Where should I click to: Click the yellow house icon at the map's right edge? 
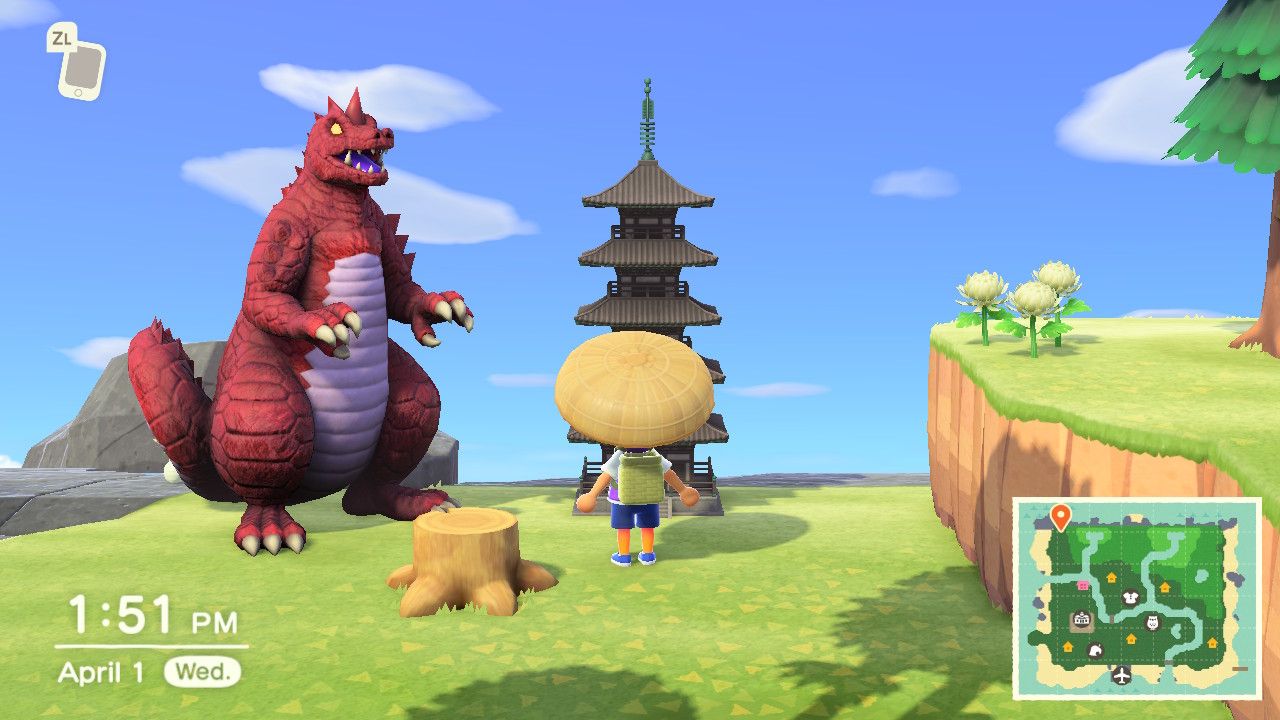pos(1213,643)
